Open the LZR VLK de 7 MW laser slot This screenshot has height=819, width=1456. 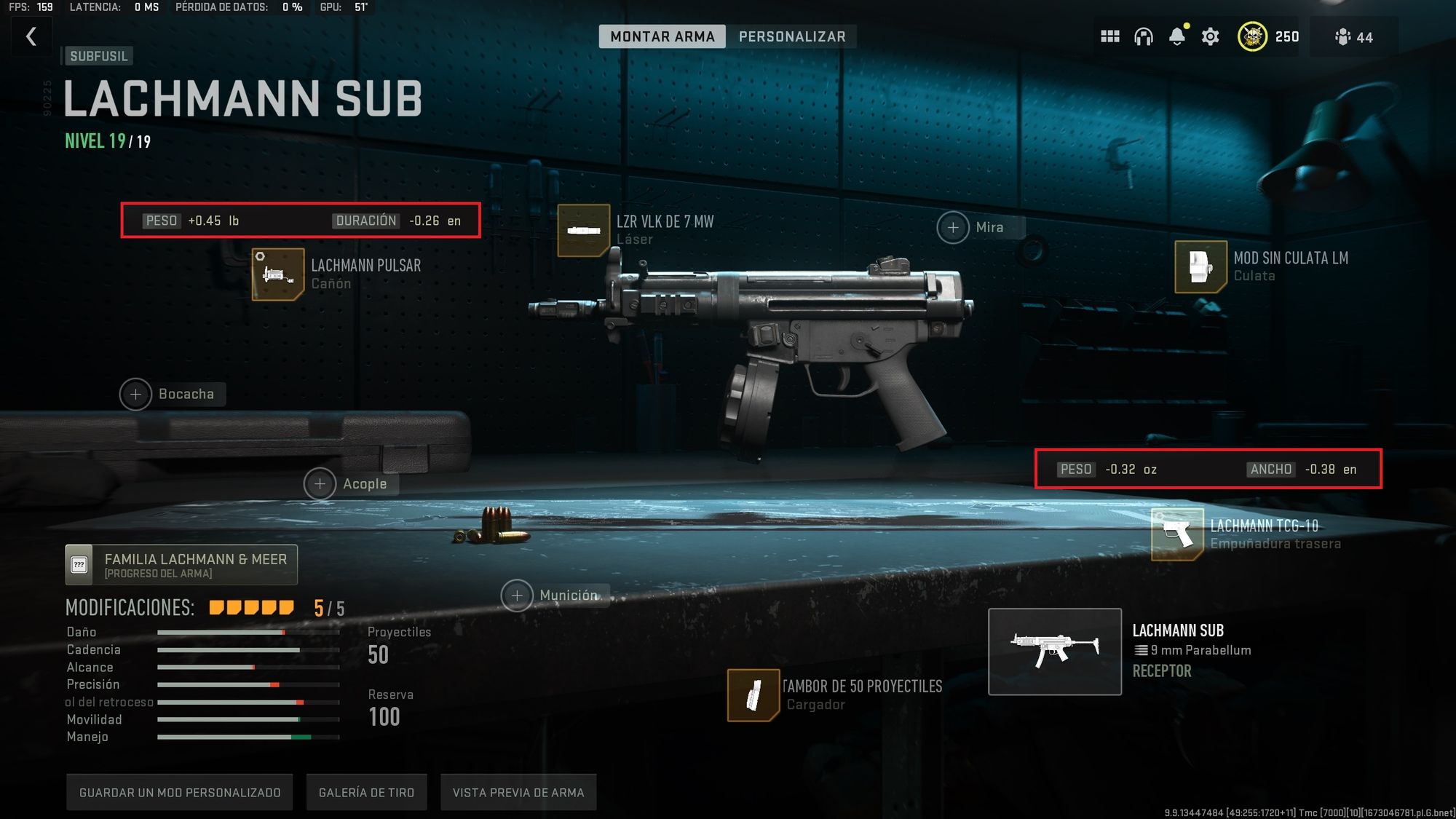[x=583, y=230]
